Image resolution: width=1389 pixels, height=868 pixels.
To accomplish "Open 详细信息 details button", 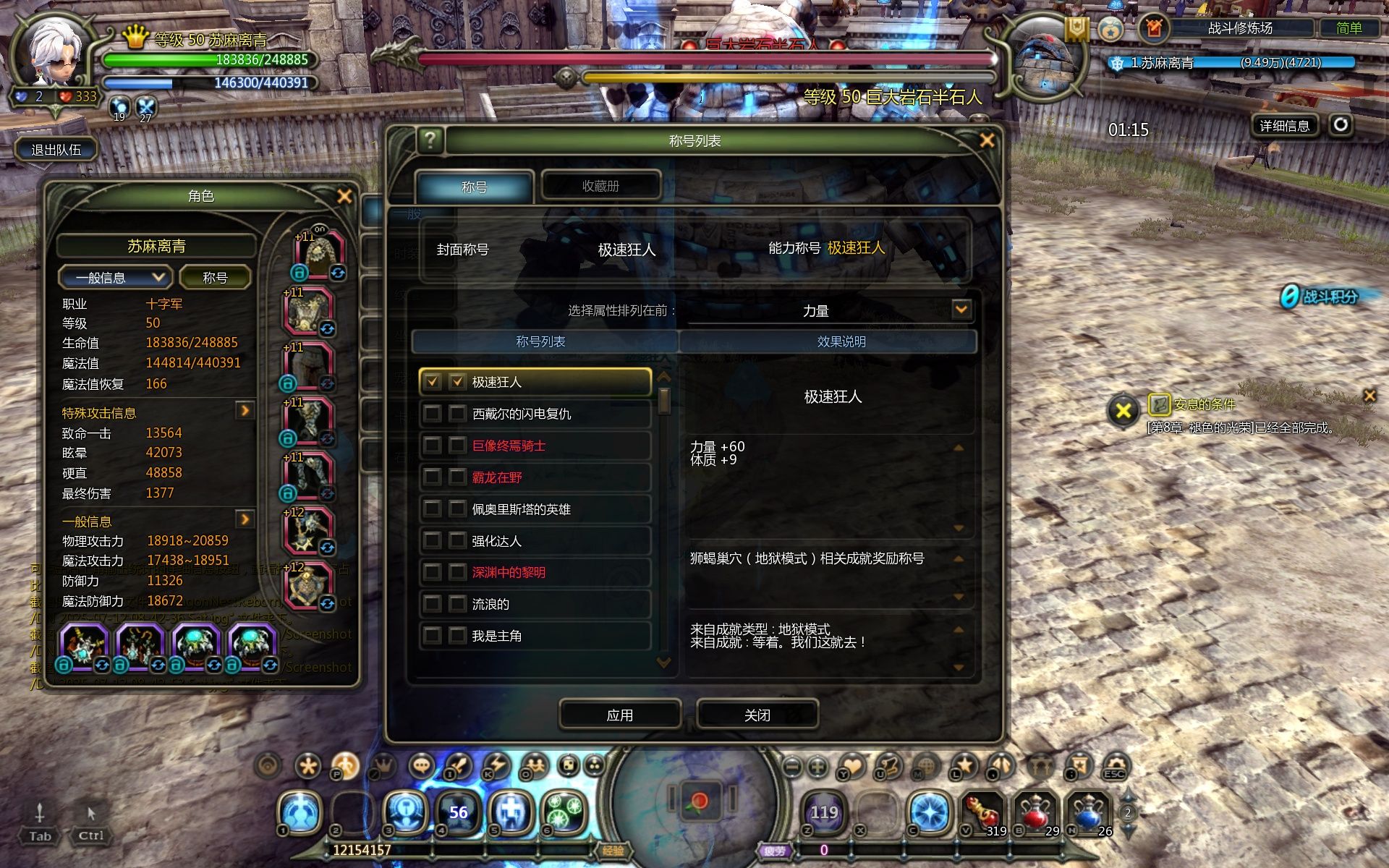I will point(1284,126).
